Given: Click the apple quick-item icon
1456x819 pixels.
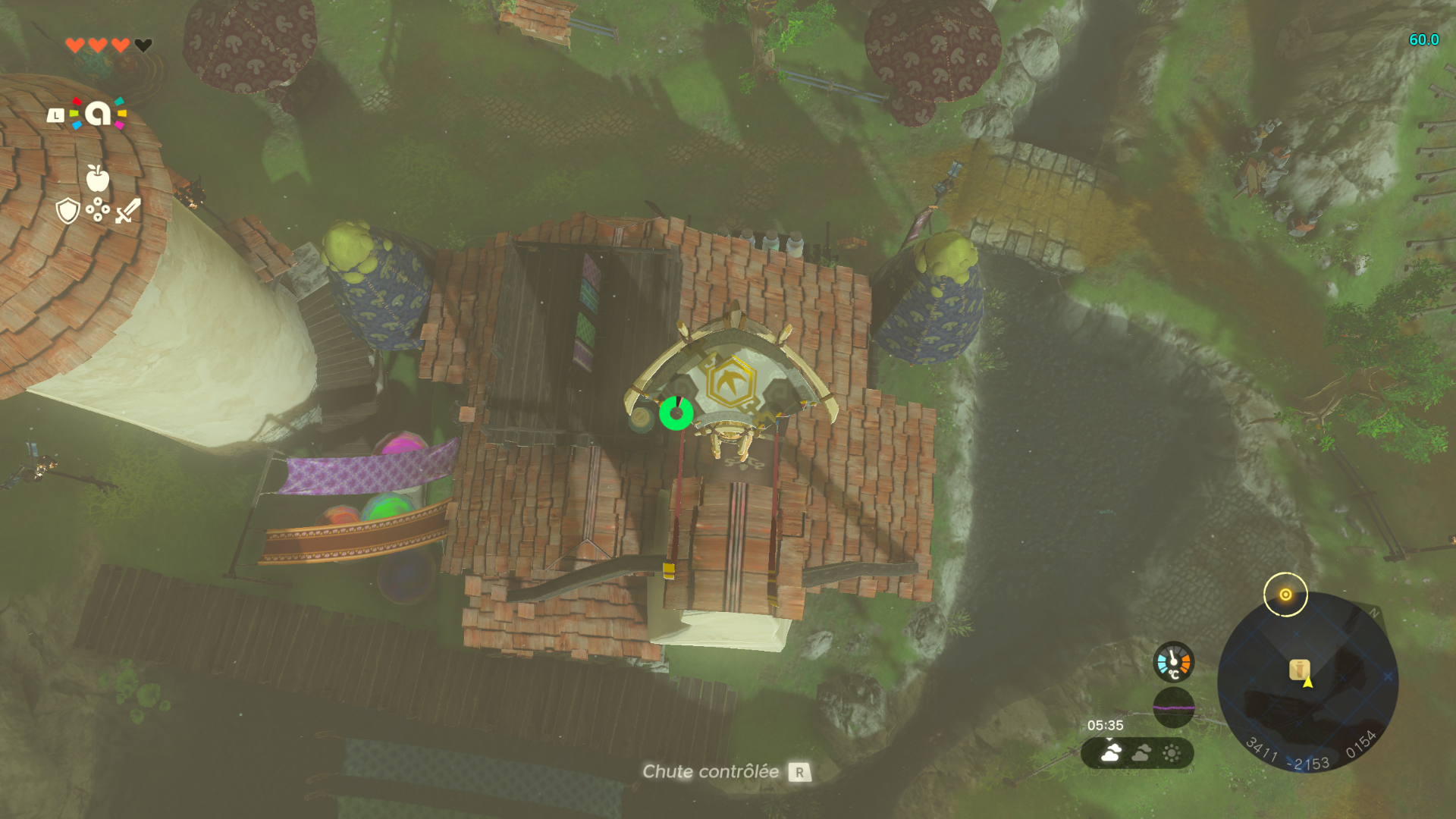Looking at the screenshot, I should (x=98, y=178).
